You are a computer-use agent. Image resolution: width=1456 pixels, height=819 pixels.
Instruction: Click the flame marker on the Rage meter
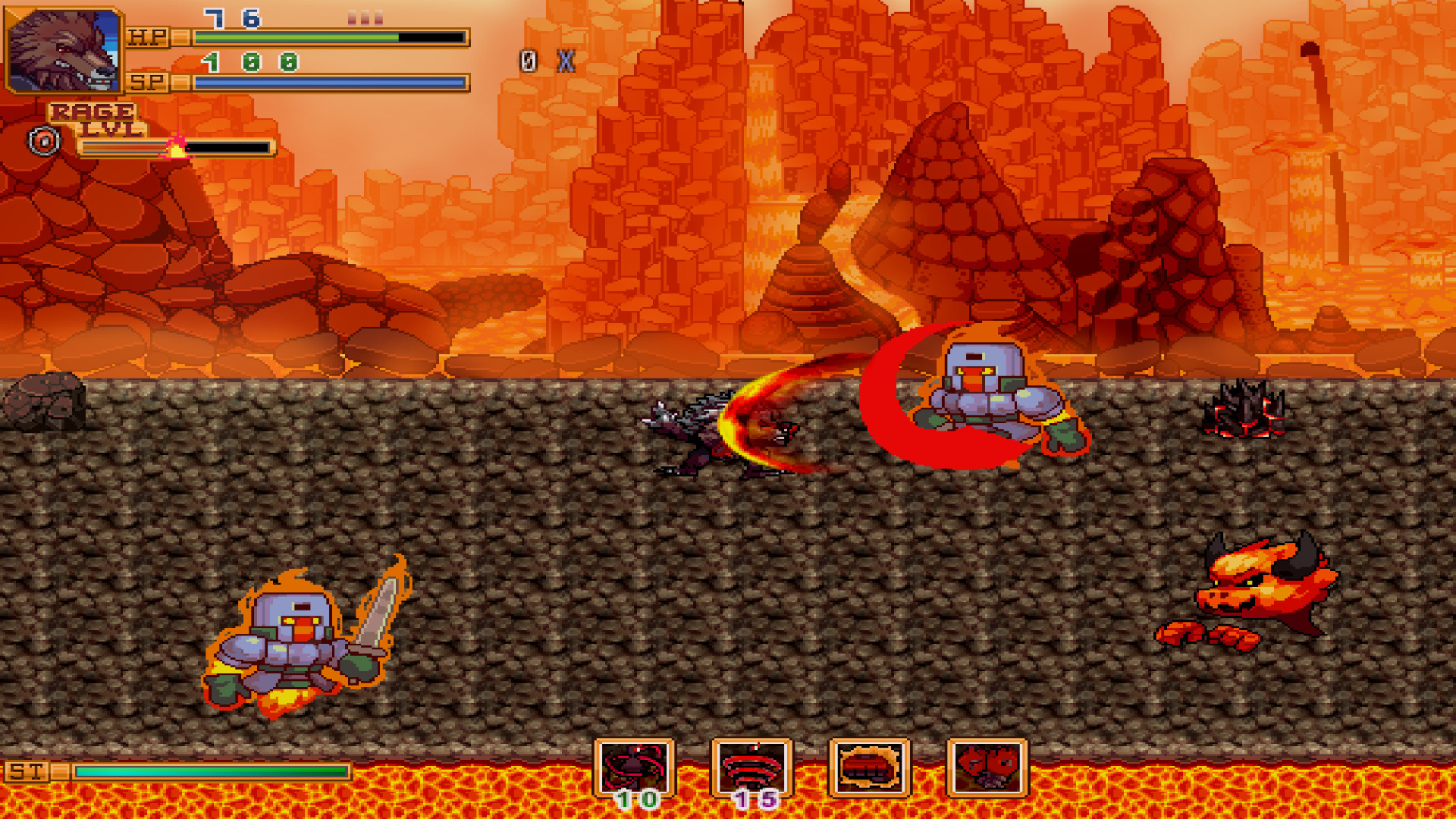[x=177, y=147]
